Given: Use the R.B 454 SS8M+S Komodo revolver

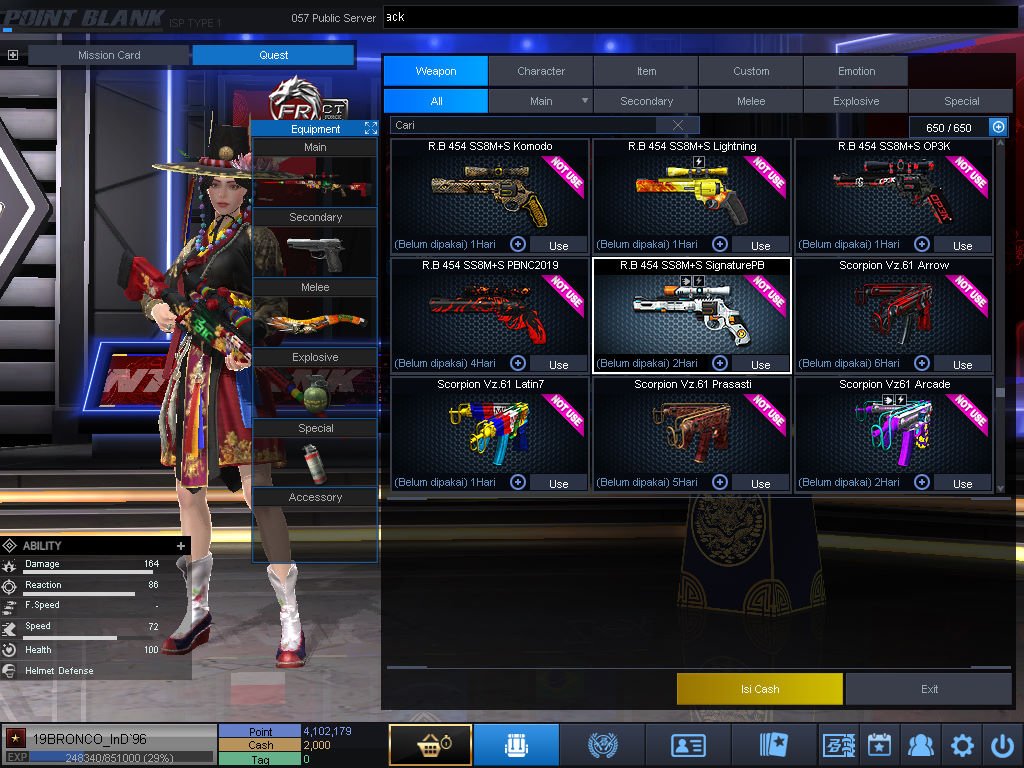Looking at the screenshot, I should pos(558,245).
